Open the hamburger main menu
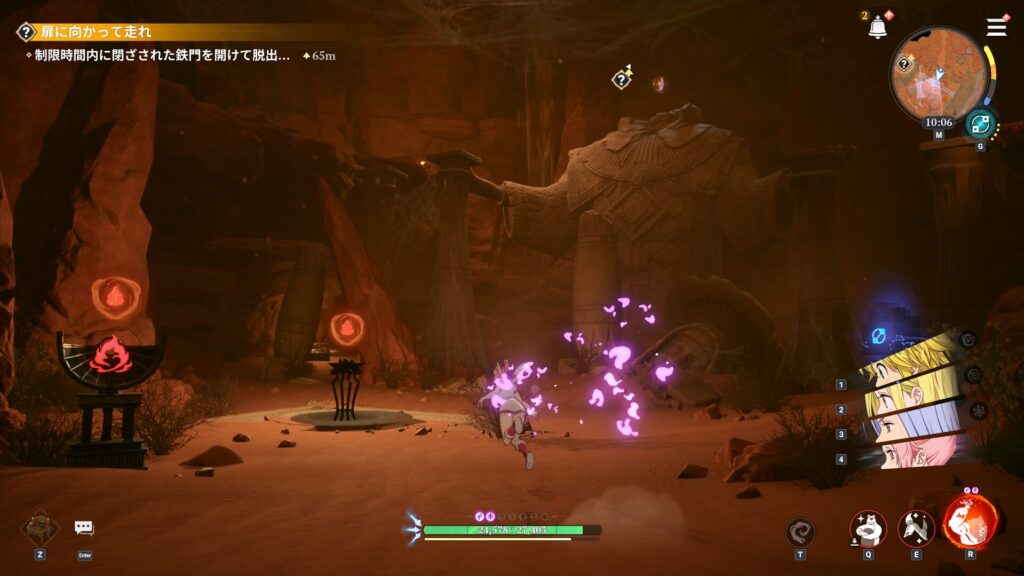Screen dimensions: 1024x576 996,27
